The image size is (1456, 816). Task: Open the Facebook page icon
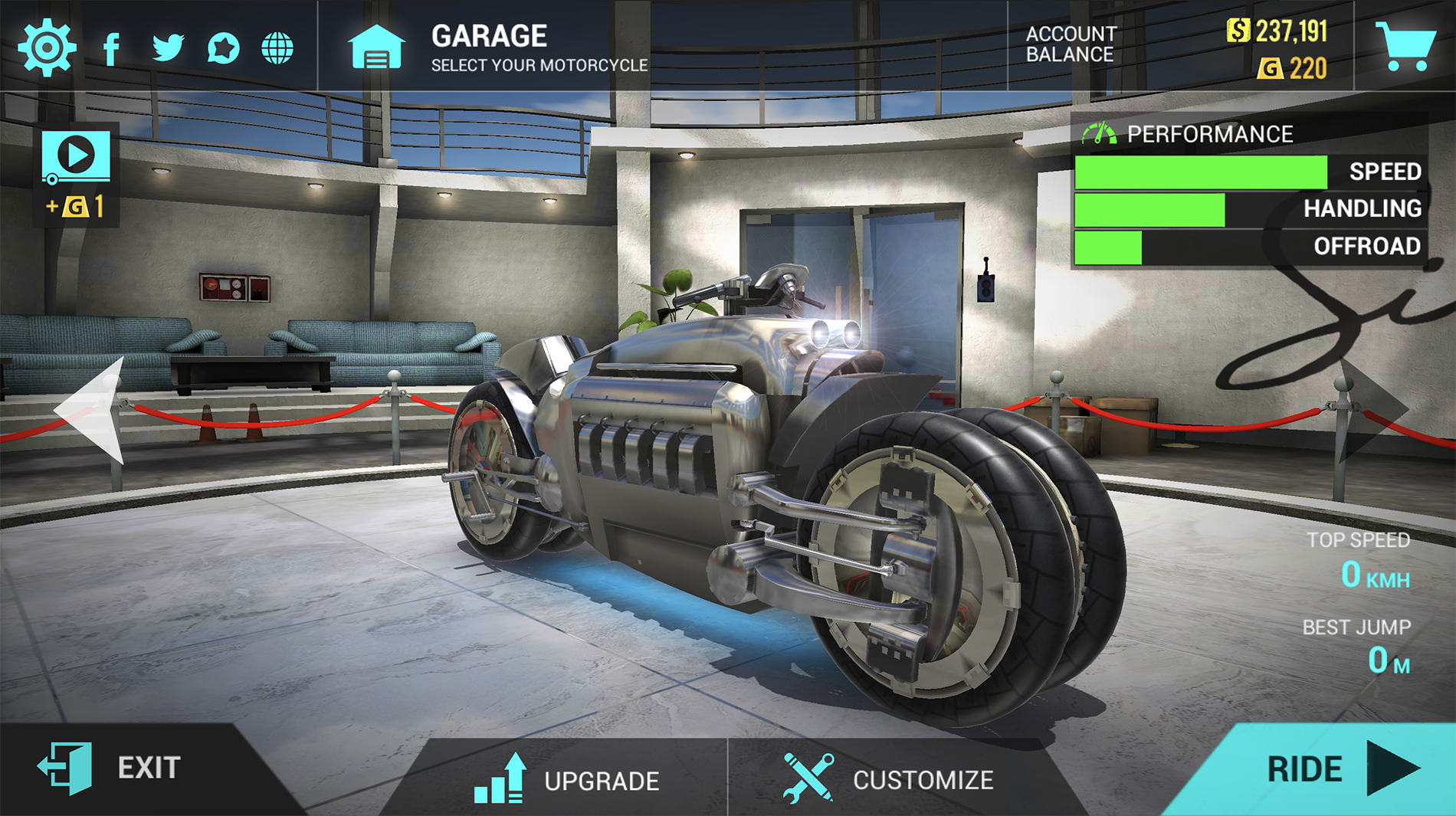(x=112, y=48)
